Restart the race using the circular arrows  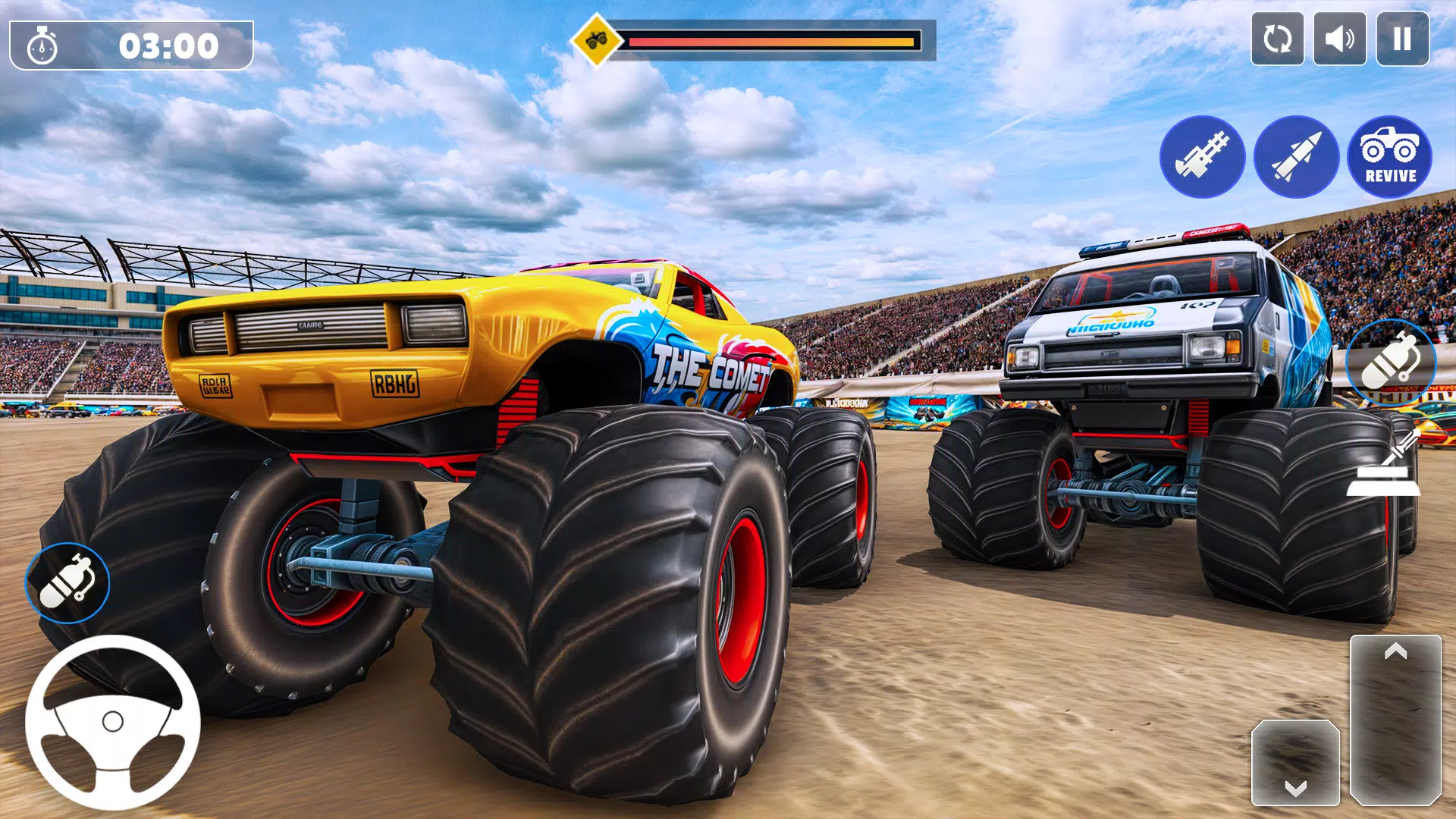point(1276,39)
